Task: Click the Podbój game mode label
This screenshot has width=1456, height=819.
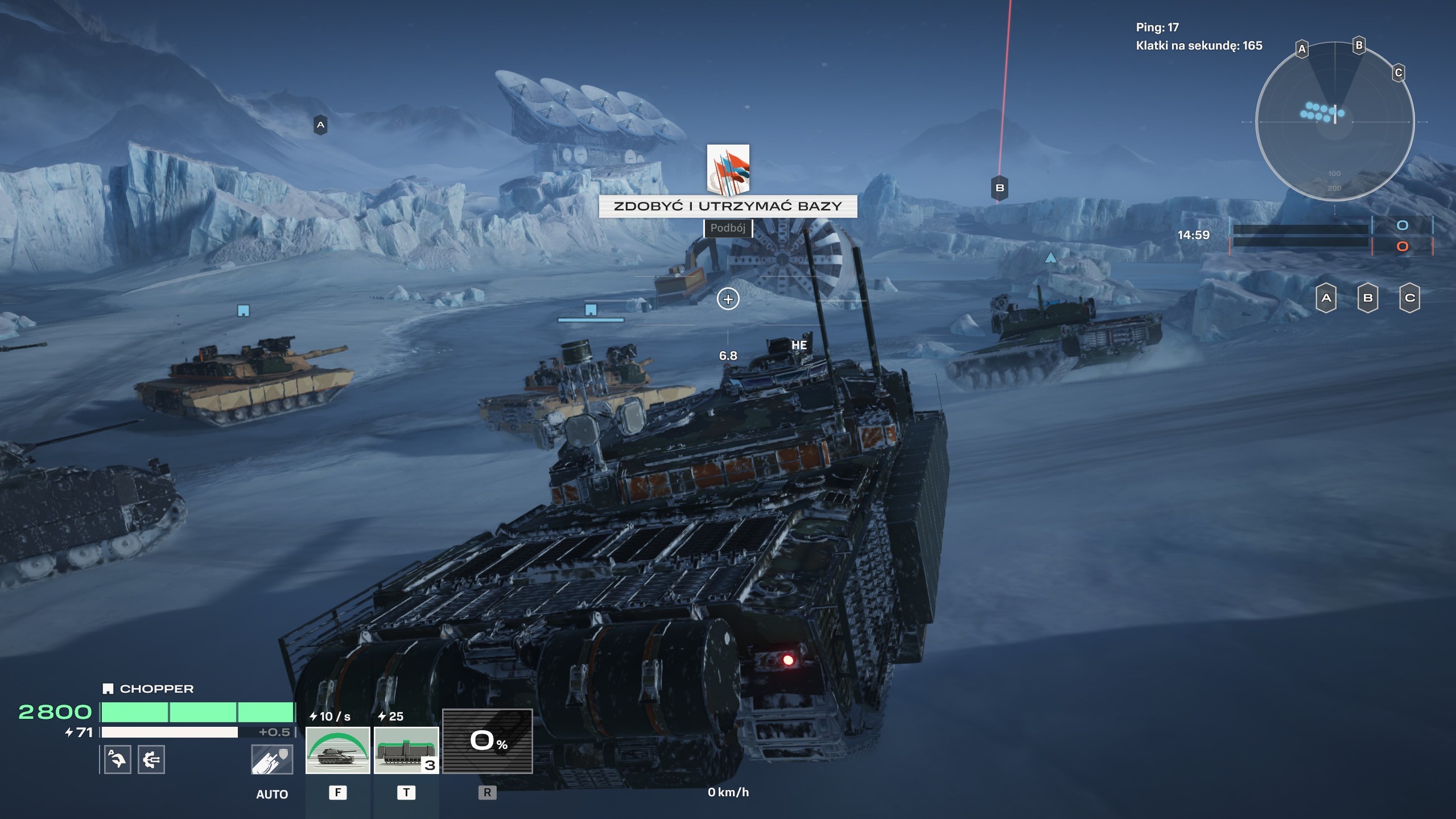Action: coord(728,228)
